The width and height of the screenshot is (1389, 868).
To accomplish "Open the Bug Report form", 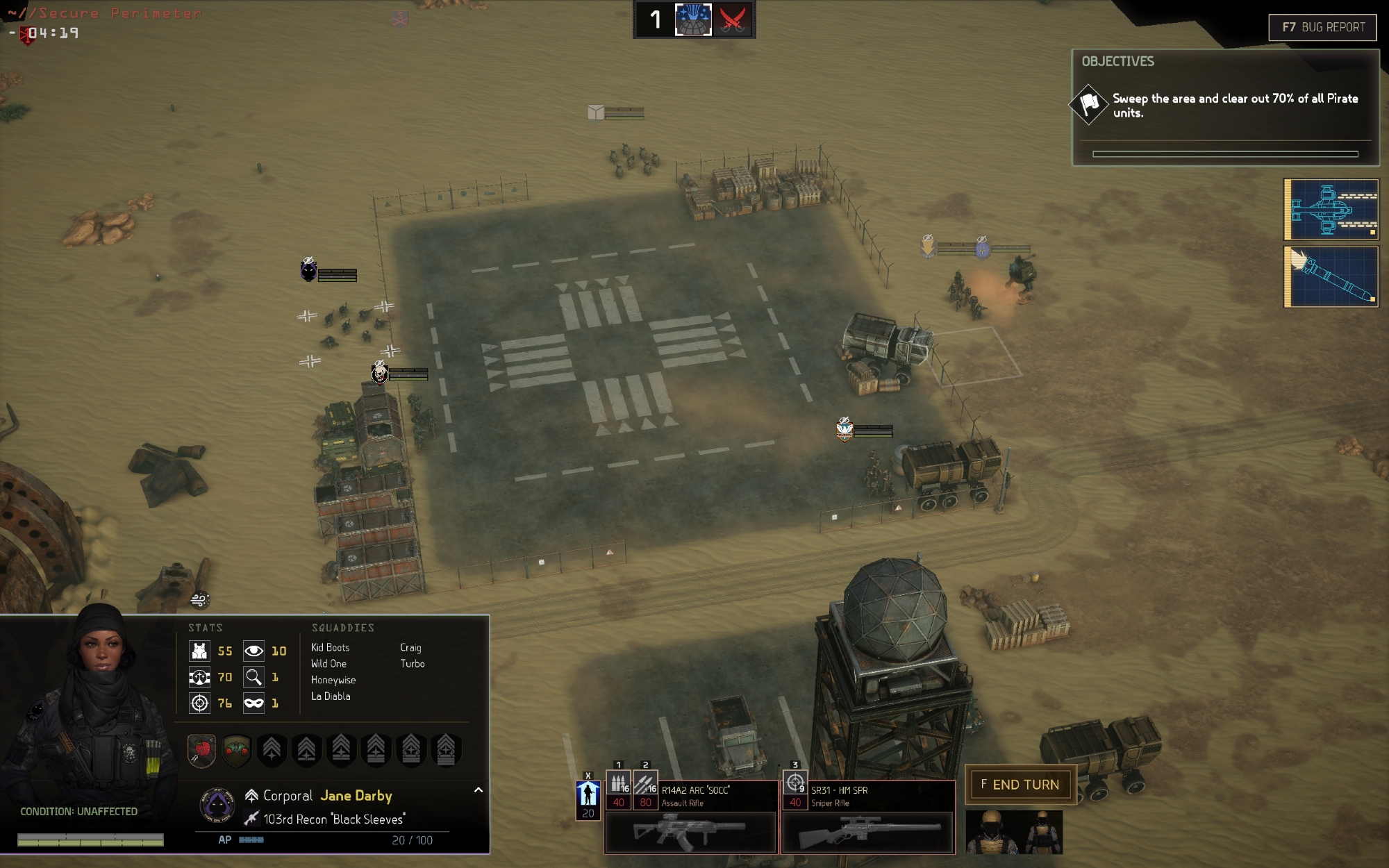I will (x=1322, y=28).
